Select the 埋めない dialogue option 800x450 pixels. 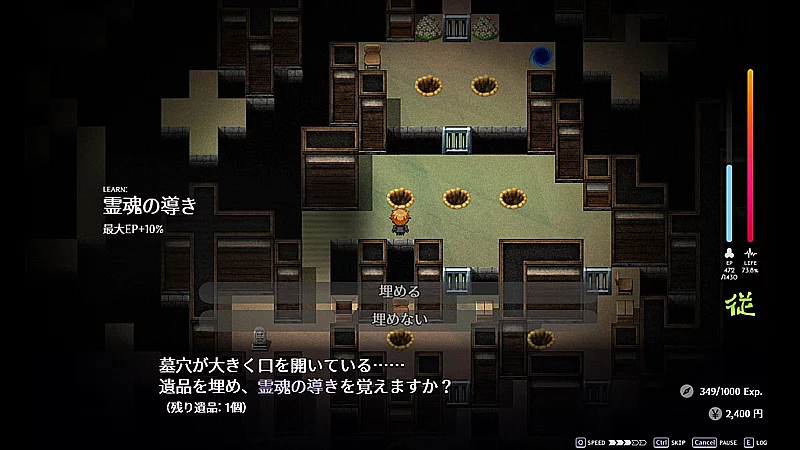(x=400, y=318)
